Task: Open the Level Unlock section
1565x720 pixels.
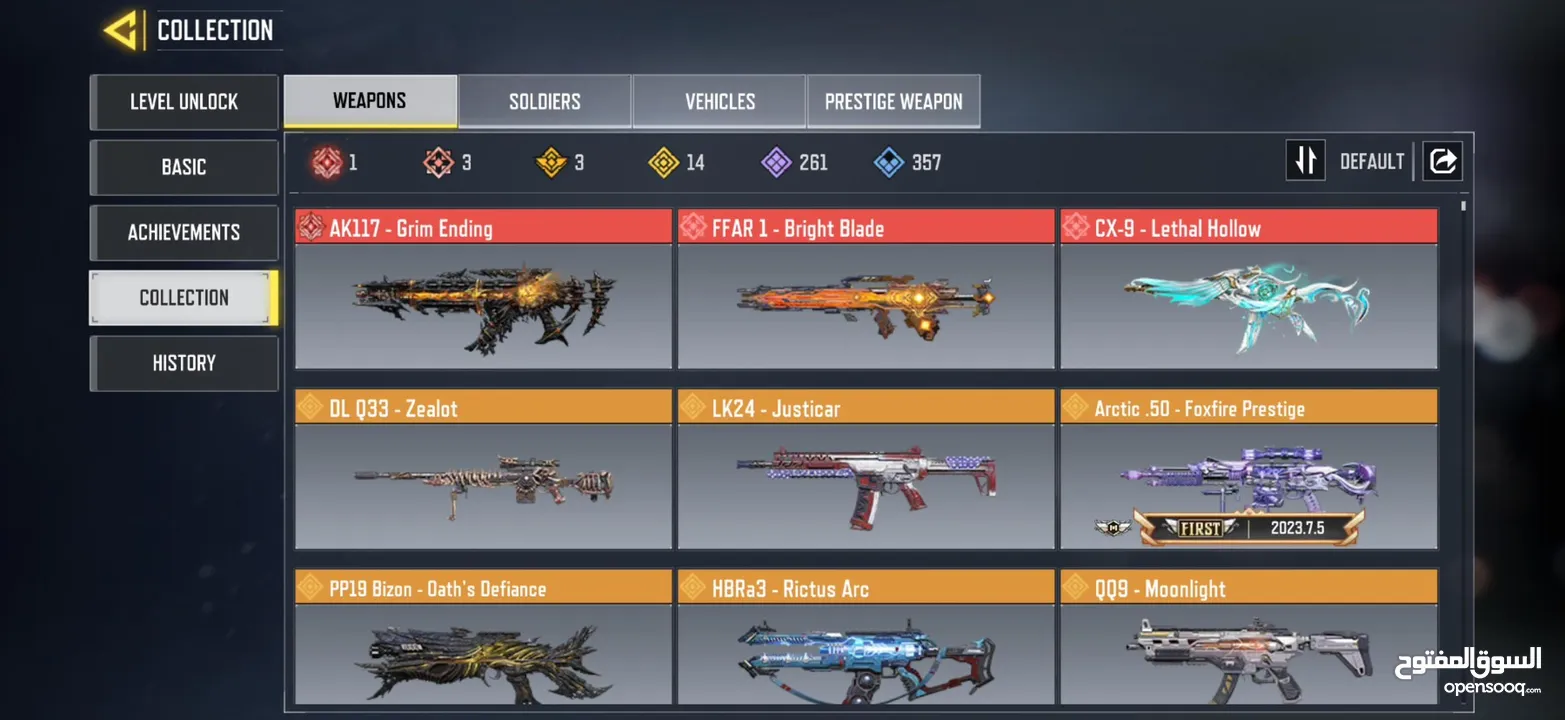Action: 184,101
